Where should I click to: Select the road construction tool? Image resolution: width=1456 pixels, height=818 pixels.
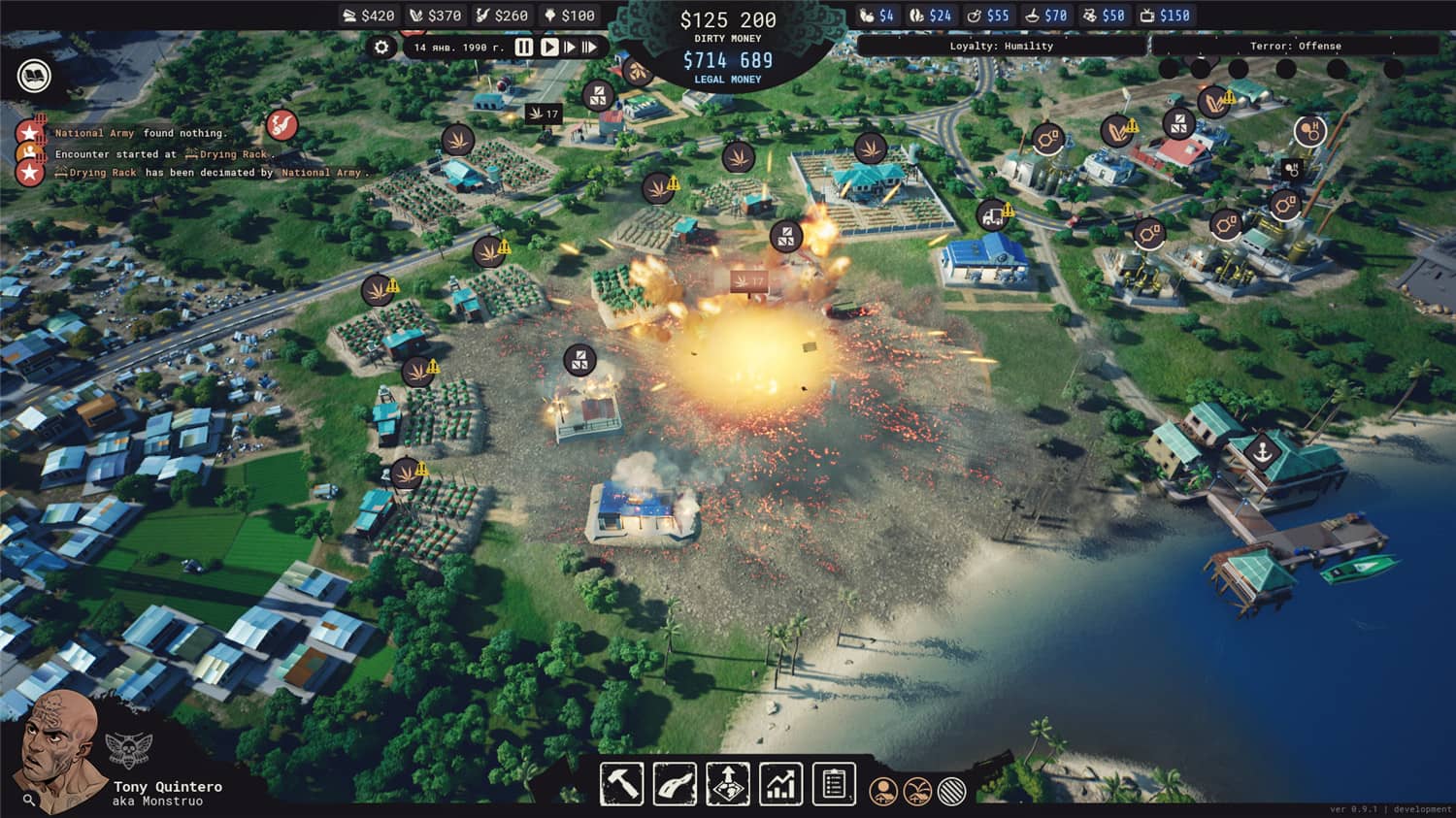(674, 782)
